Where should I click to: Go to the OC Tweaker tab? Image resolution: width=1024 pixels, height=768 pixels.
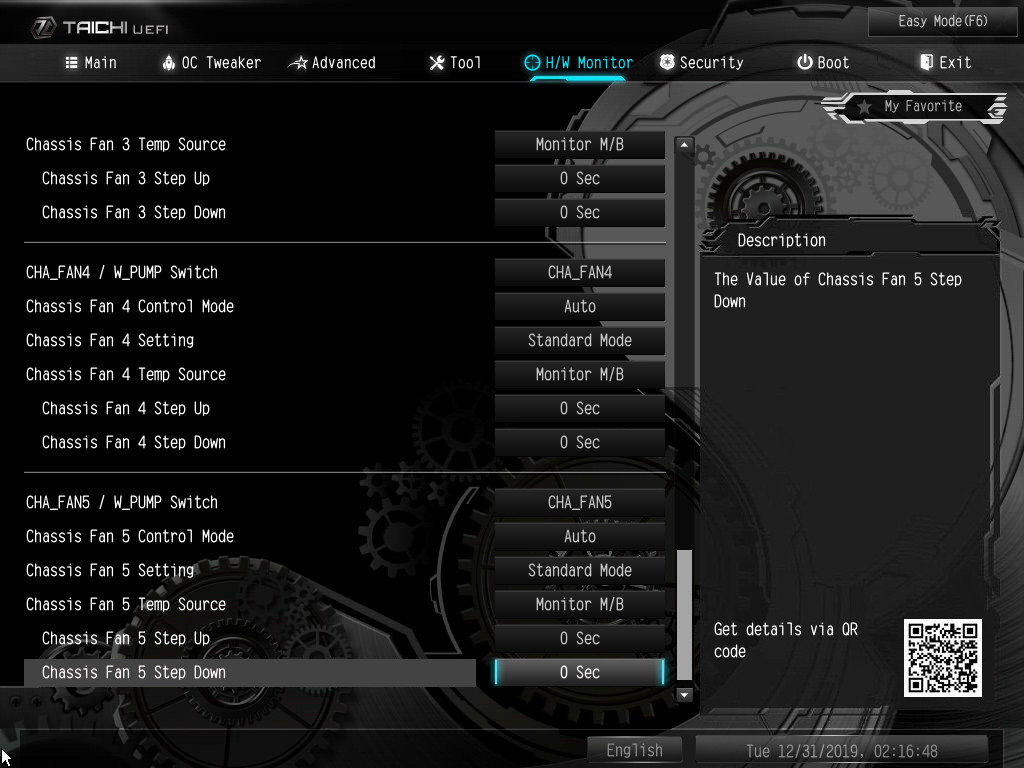click(211, 63)
